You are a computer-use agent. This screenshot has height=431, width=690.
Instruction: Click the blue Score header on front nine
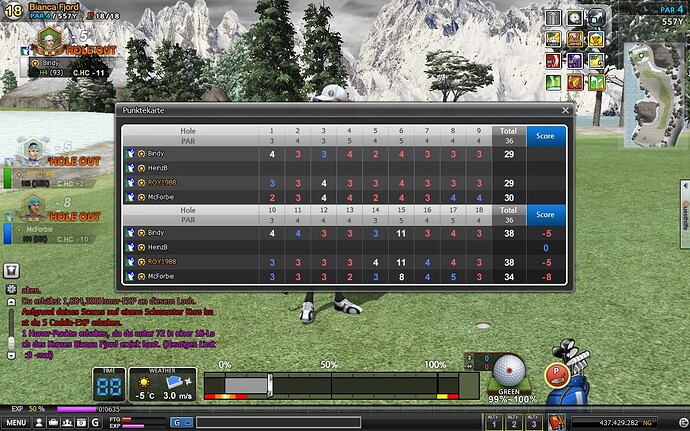point(546,134)
